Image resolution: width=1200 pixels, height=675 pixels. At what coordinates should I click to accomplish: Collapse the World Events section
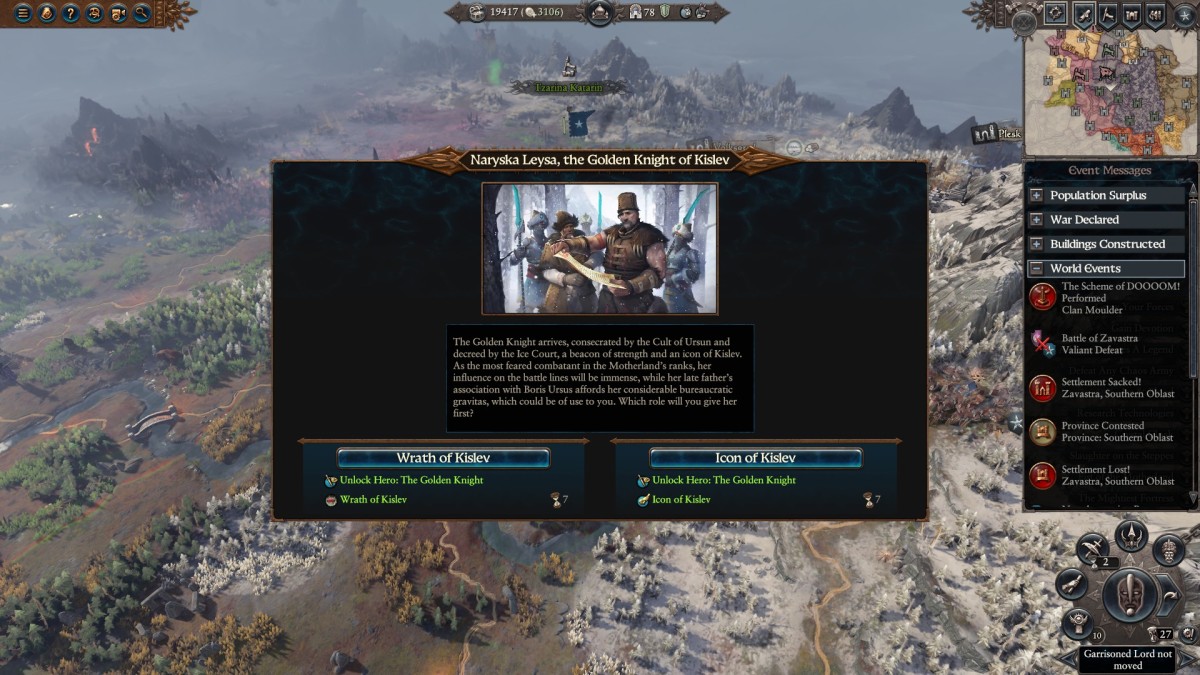tap(1036, 268)
